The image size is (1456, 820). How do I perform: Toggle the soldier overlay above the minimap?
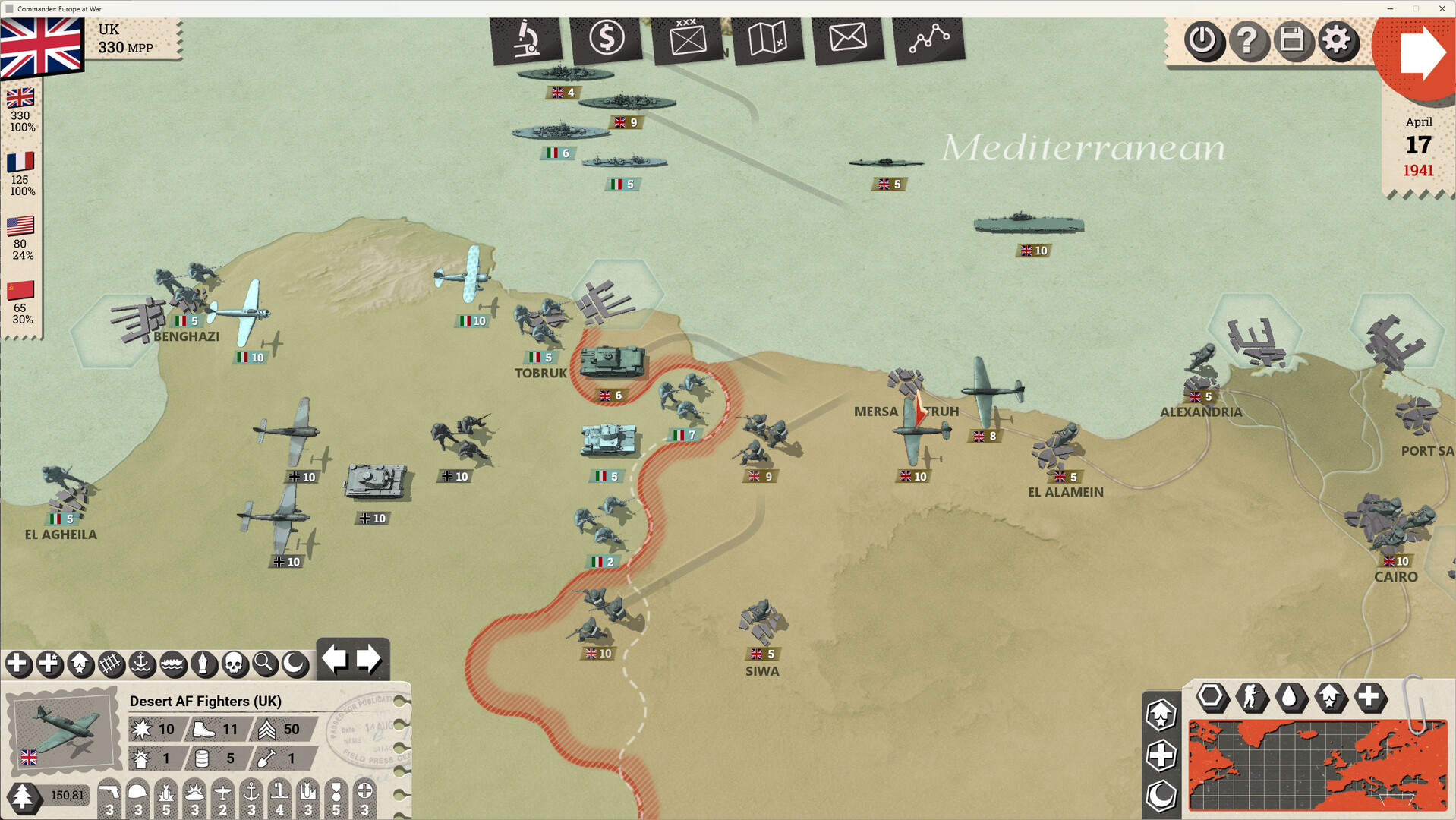point(1252,699)
